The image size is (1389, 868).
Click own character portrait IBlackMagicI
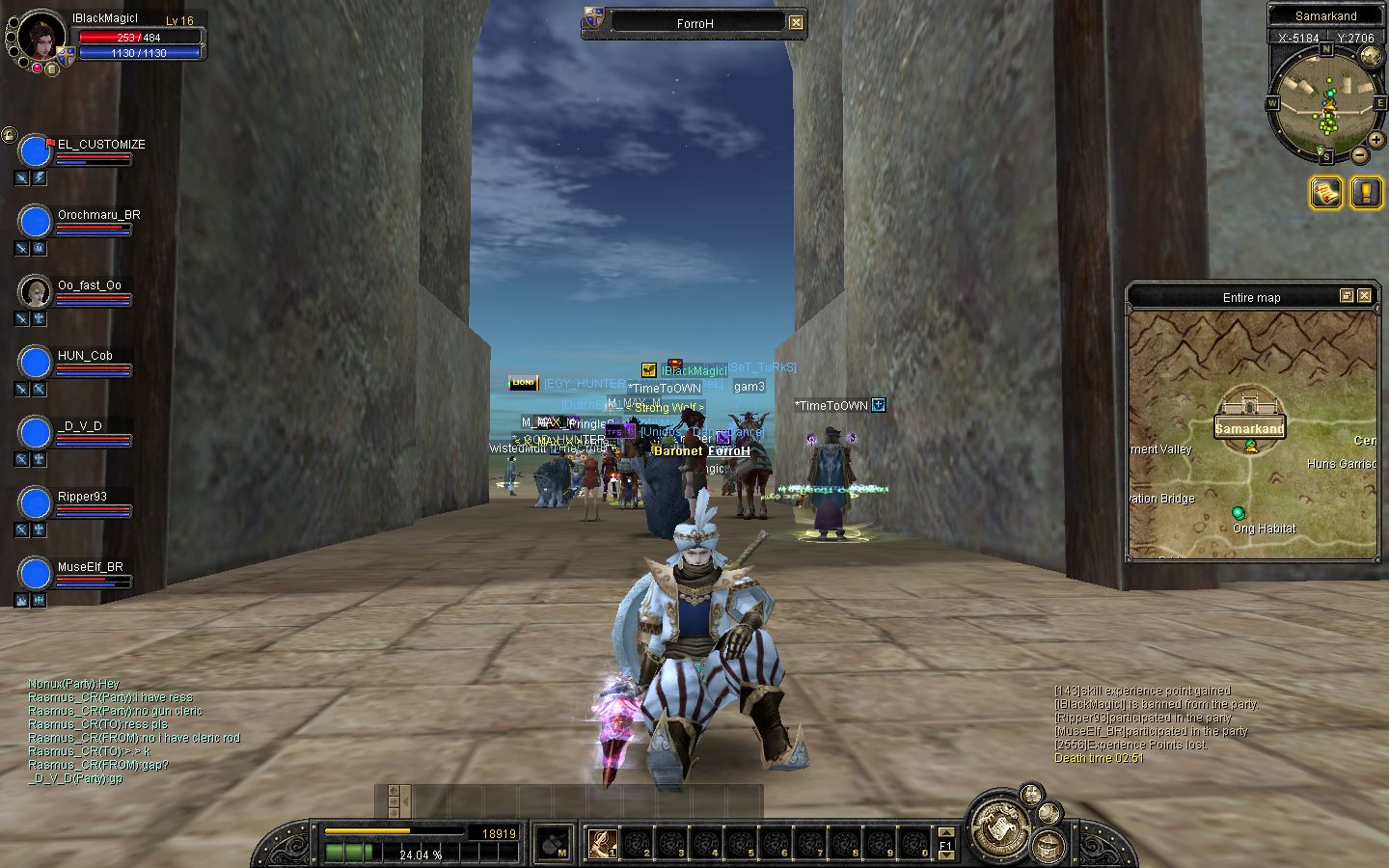tap(41, 37)
